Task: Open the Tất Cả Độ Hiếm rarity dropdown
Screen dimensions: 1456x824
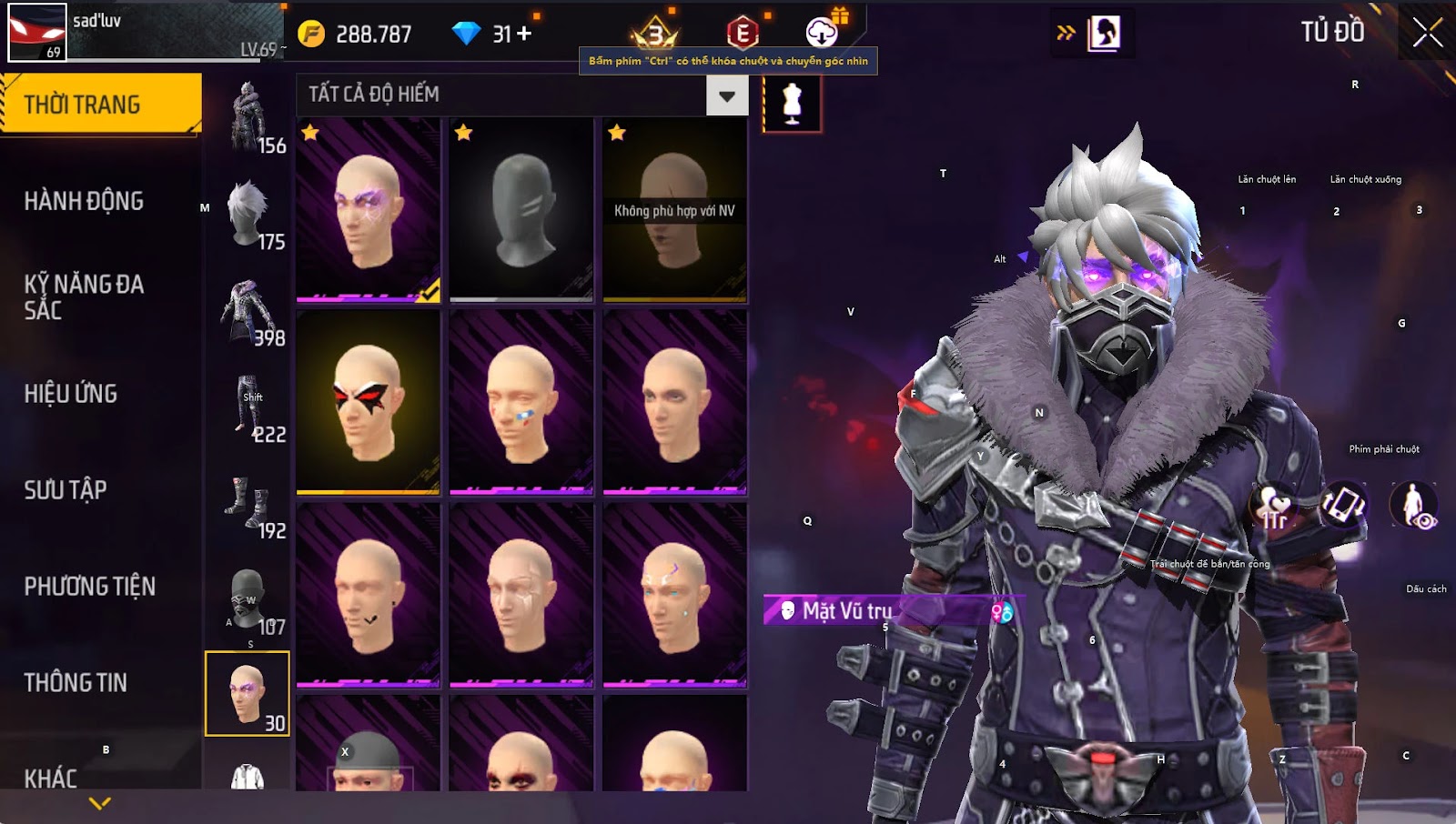Action: 727,95
